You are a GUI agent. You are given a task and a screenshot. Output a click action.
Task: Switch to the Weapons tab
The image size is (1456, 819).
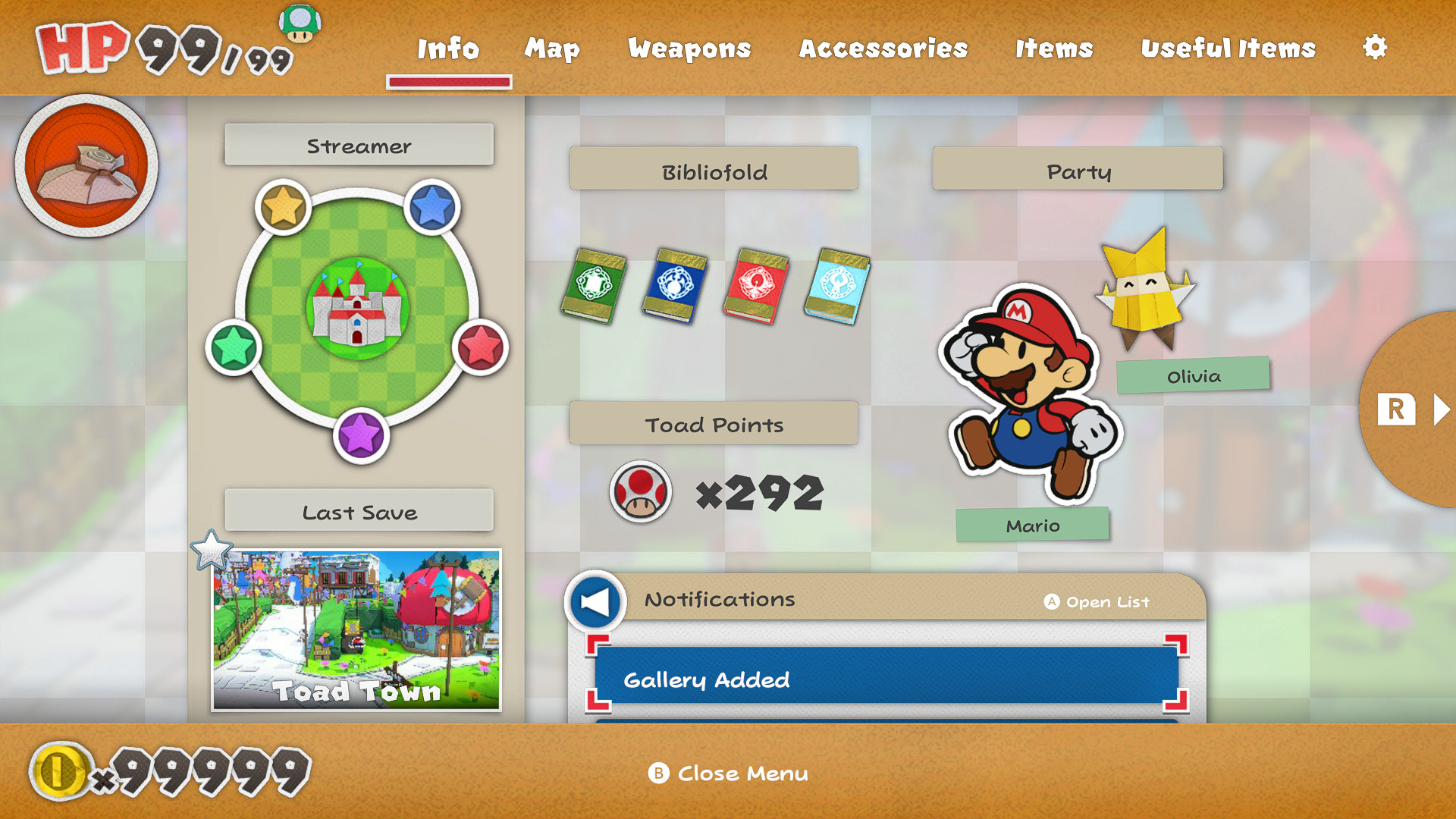[689, 49]
